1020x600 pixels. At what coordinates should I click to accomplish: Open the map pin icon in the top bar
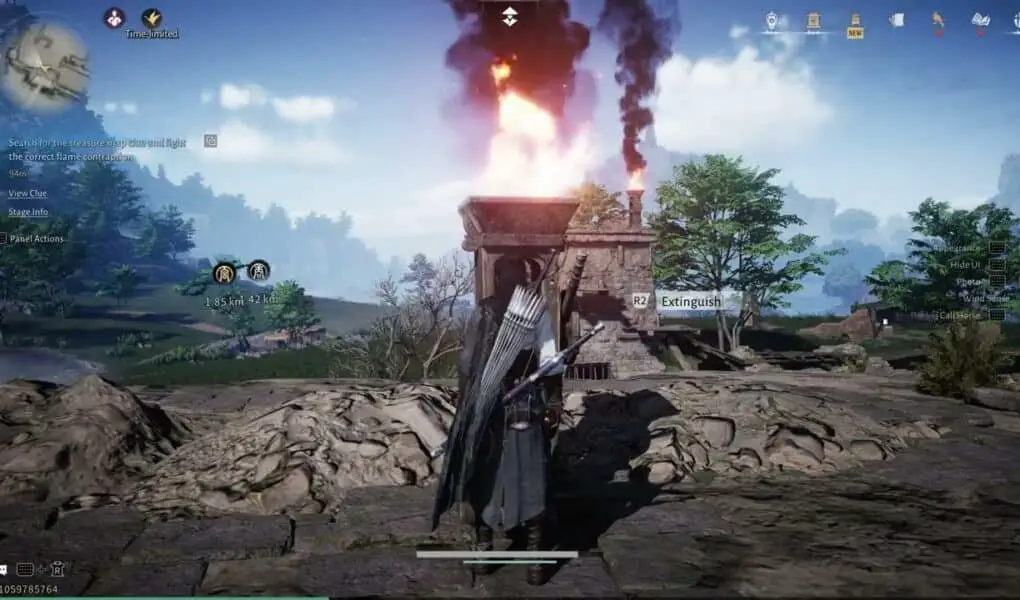coord(772,20)
